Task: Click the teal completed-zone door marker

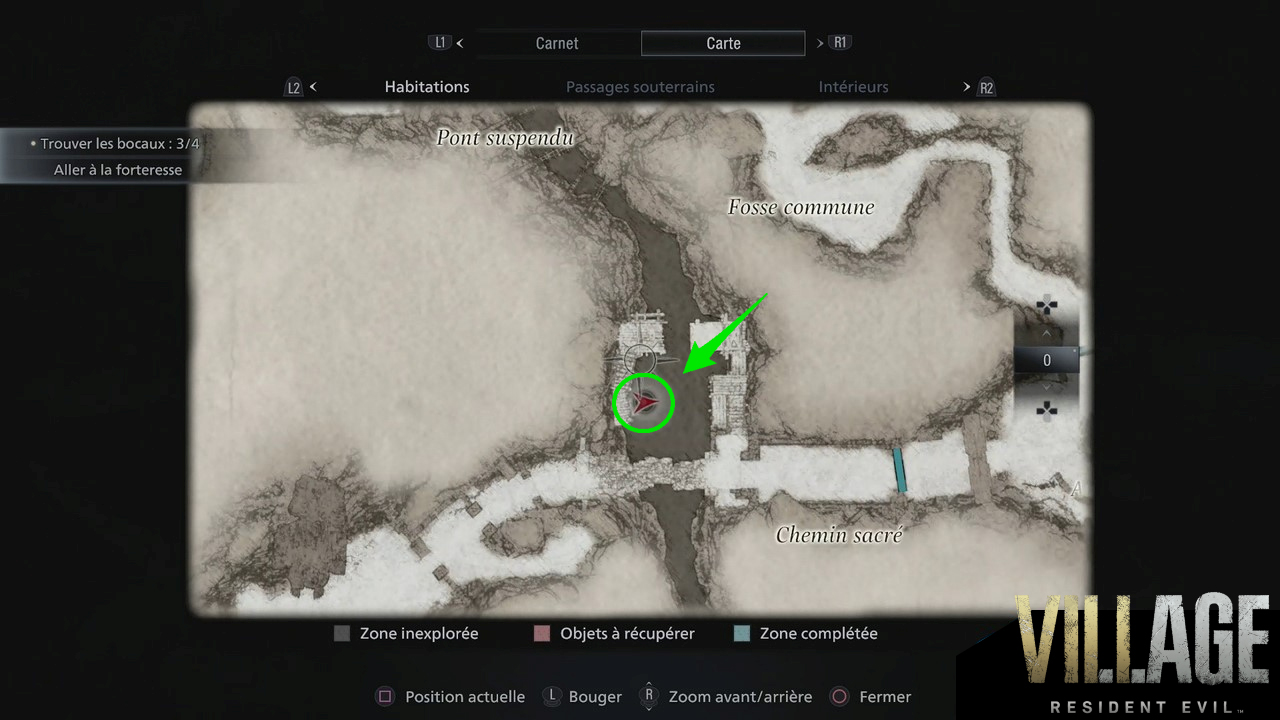Action: click(x=900, y=470)
